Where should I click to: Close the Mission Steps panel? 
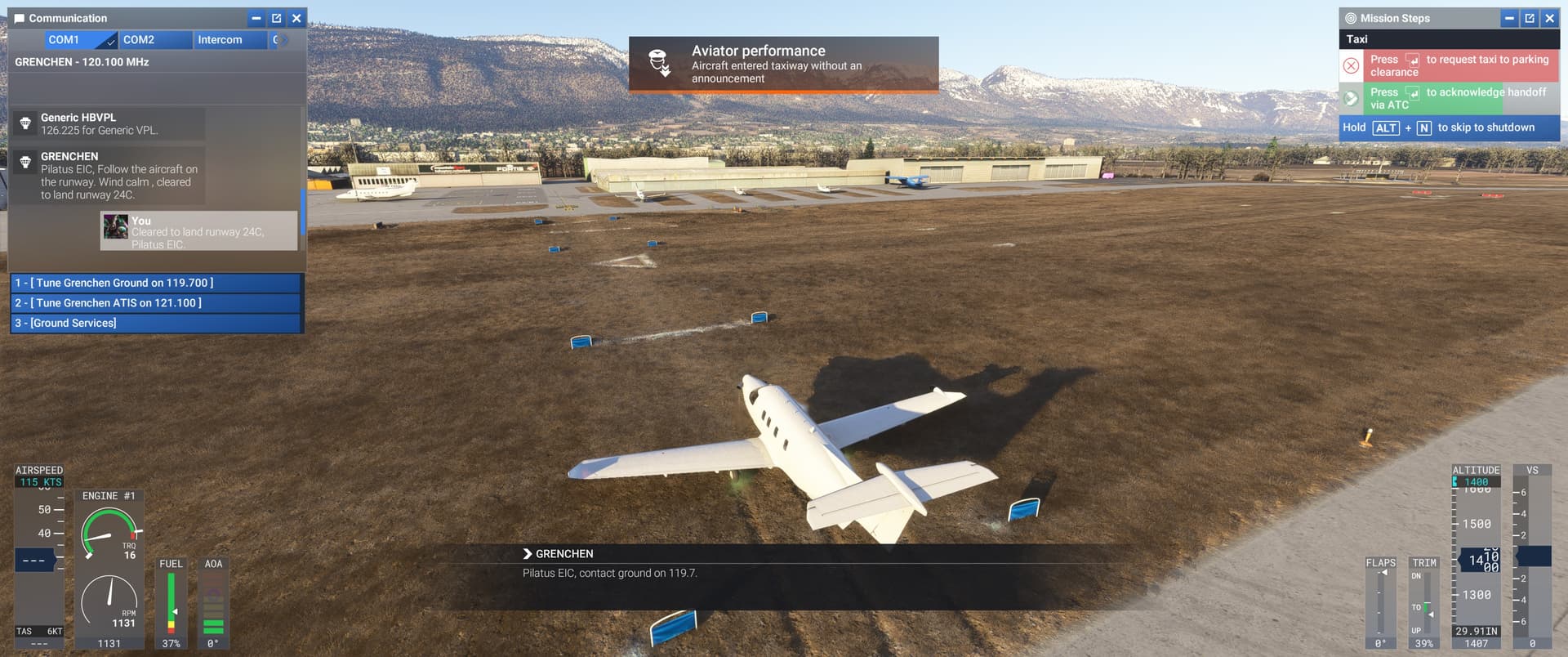tap(1549, 18)
